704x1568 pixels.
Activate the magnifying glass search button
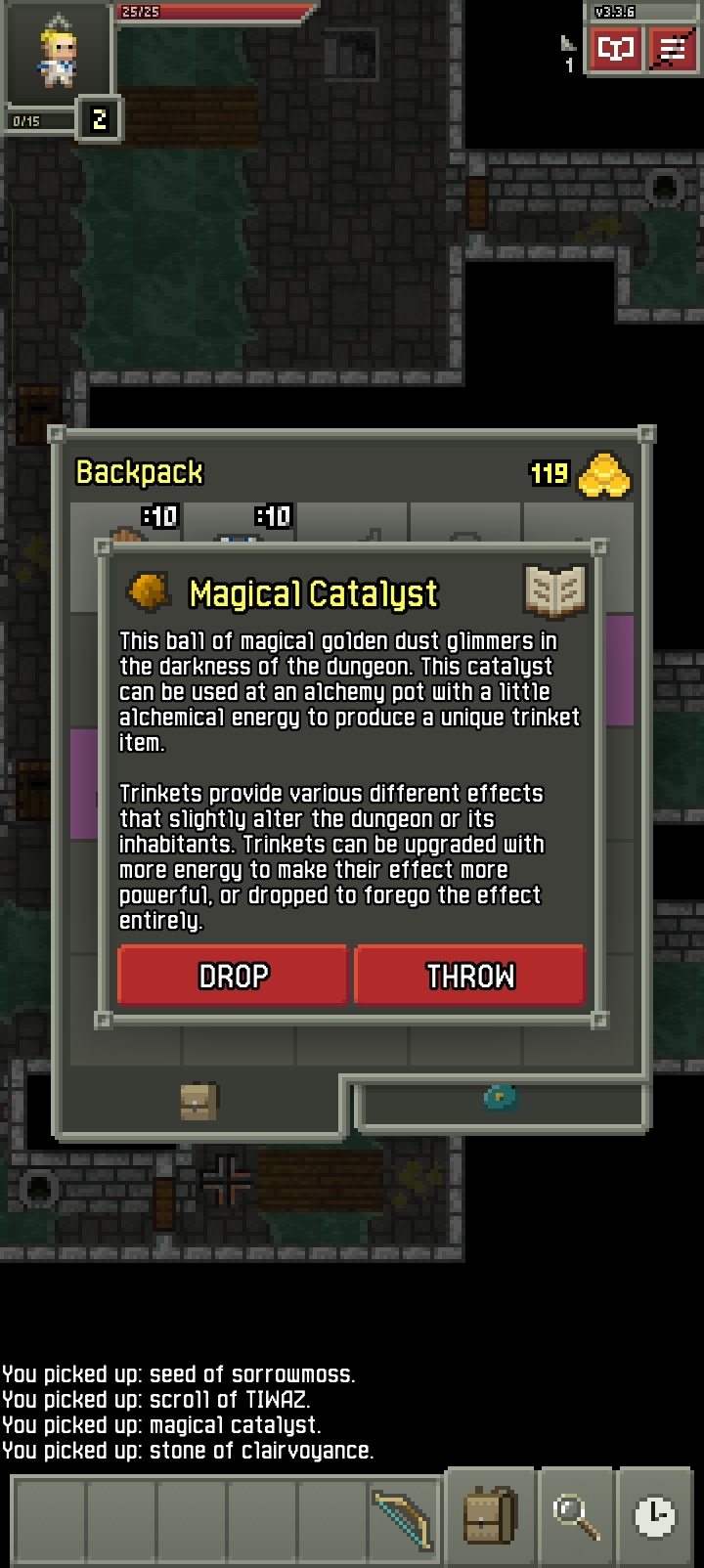click(576, 1515)
